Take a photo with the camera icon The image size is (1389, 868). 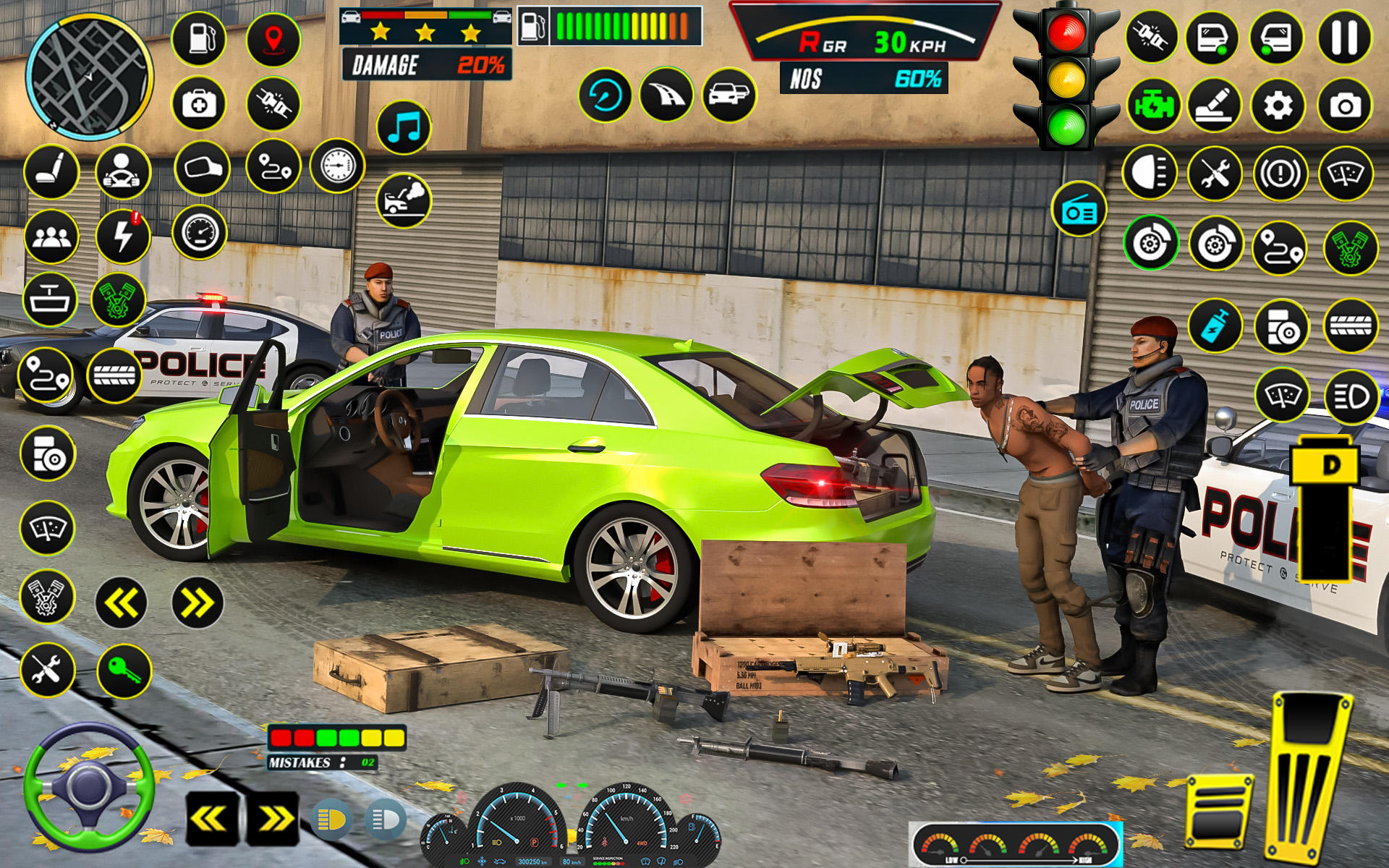[1346, 106]
